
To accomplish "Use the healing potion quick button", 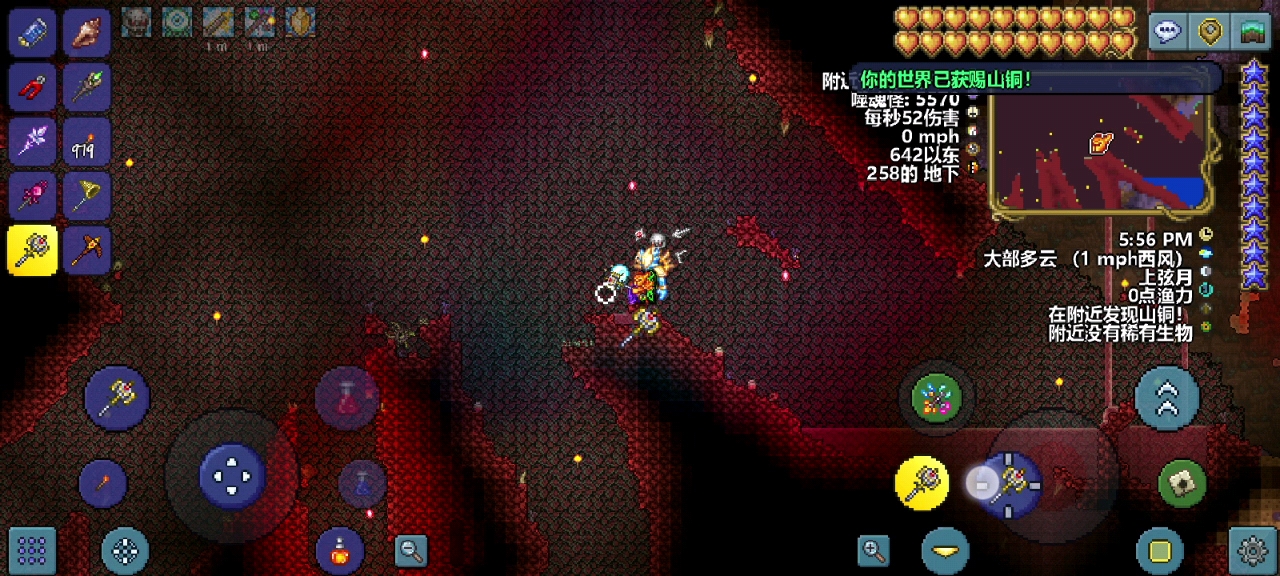I will 346,397.
